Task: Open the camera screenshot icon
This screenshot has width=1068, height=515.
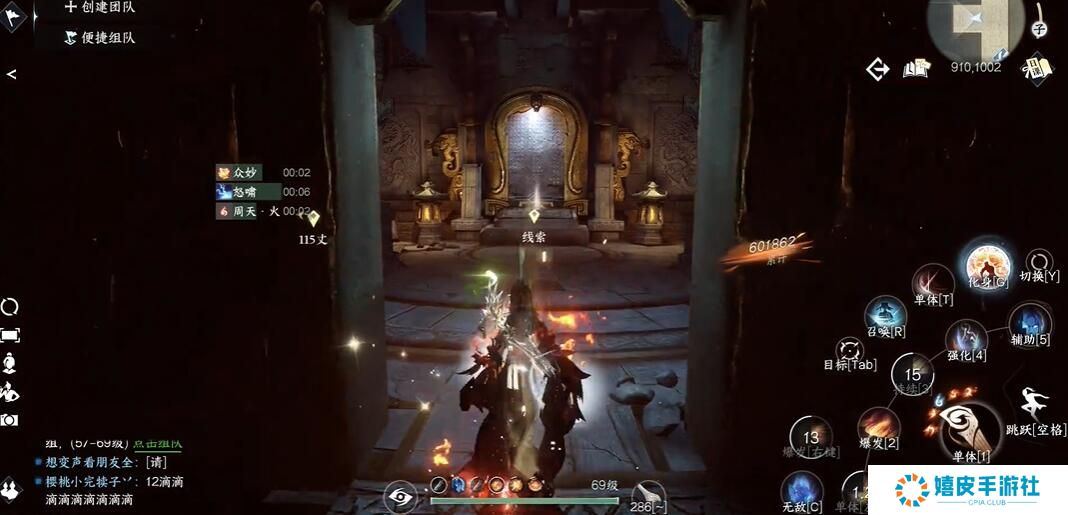Action: coord(10,420)
